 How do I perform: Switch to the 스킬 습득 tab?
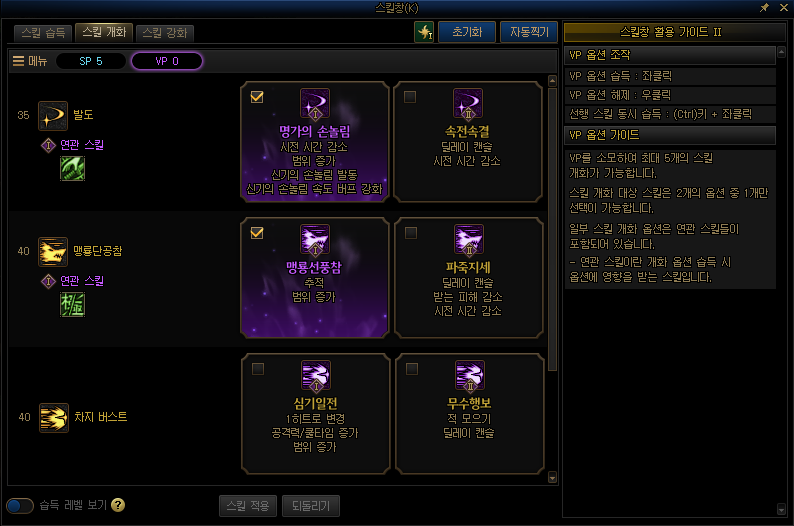(43, 32)
